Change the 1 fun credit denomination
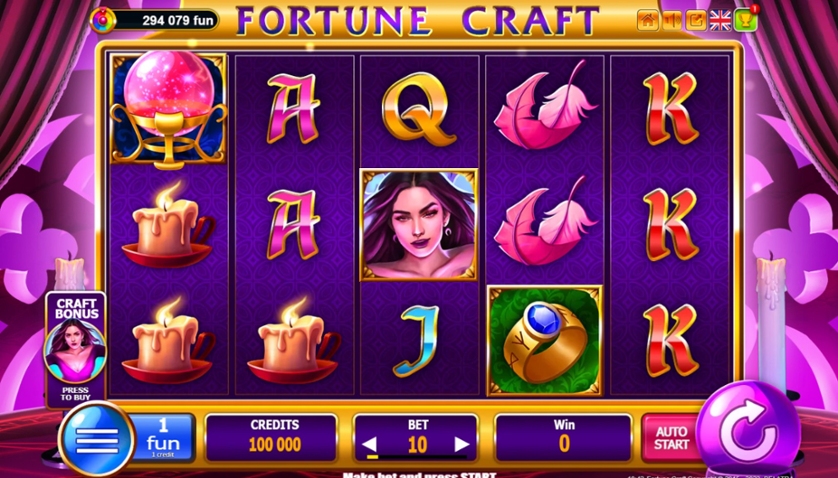 point(162,437)
